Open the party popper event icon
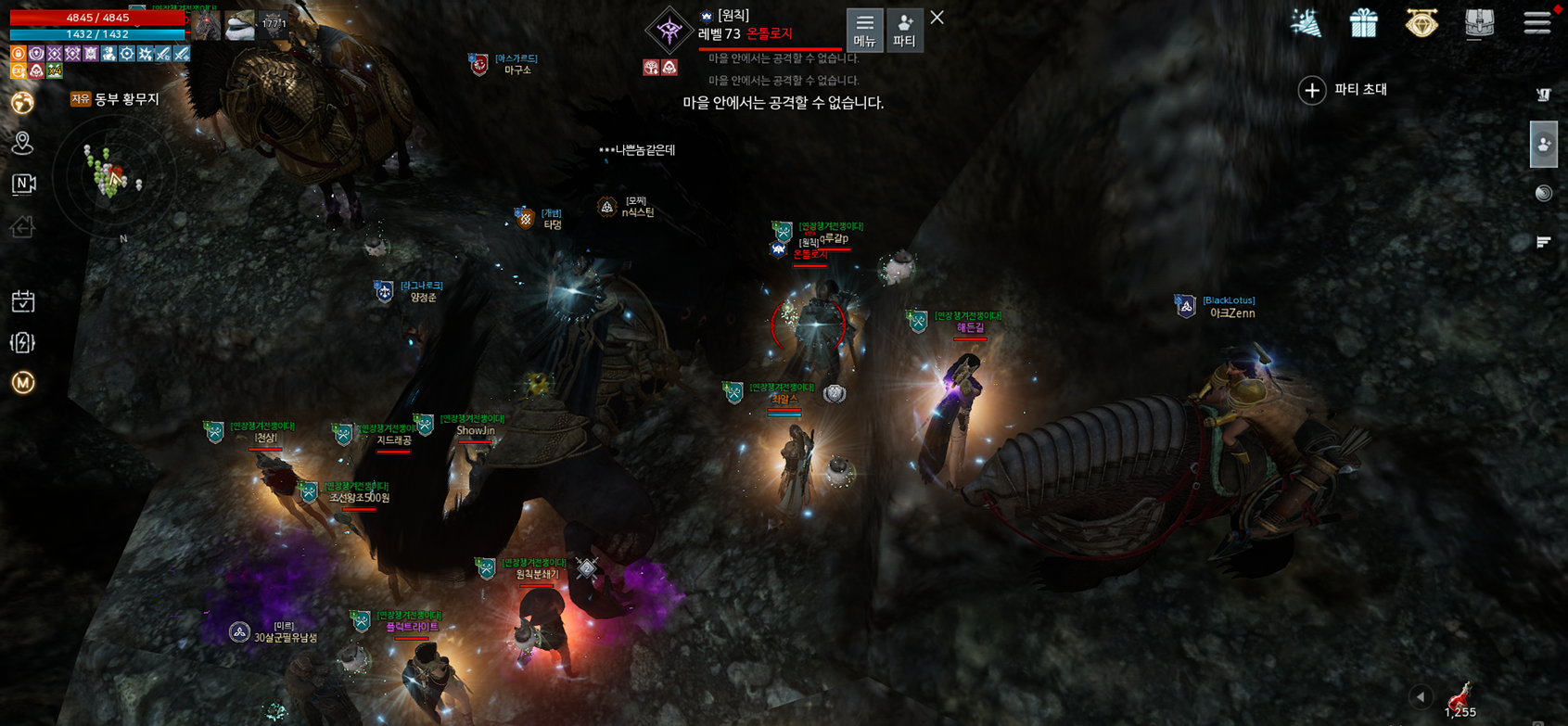 click(1306, 23)
